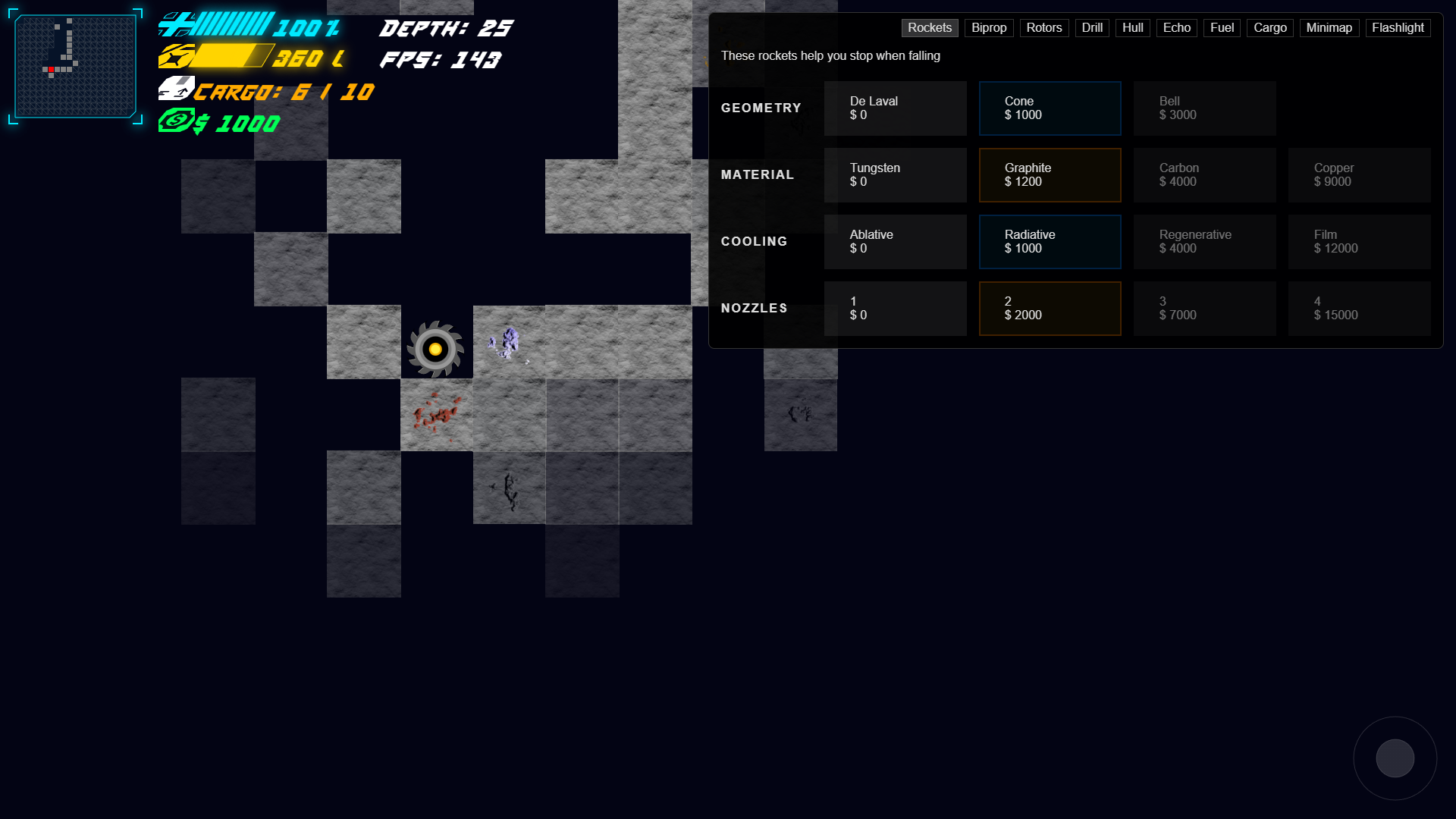Image resolution: width=1456 pixels, height=819 pixels.
Task: Switch to the Biprop tab
Action: pyautogui.click(x=989, y=28)
